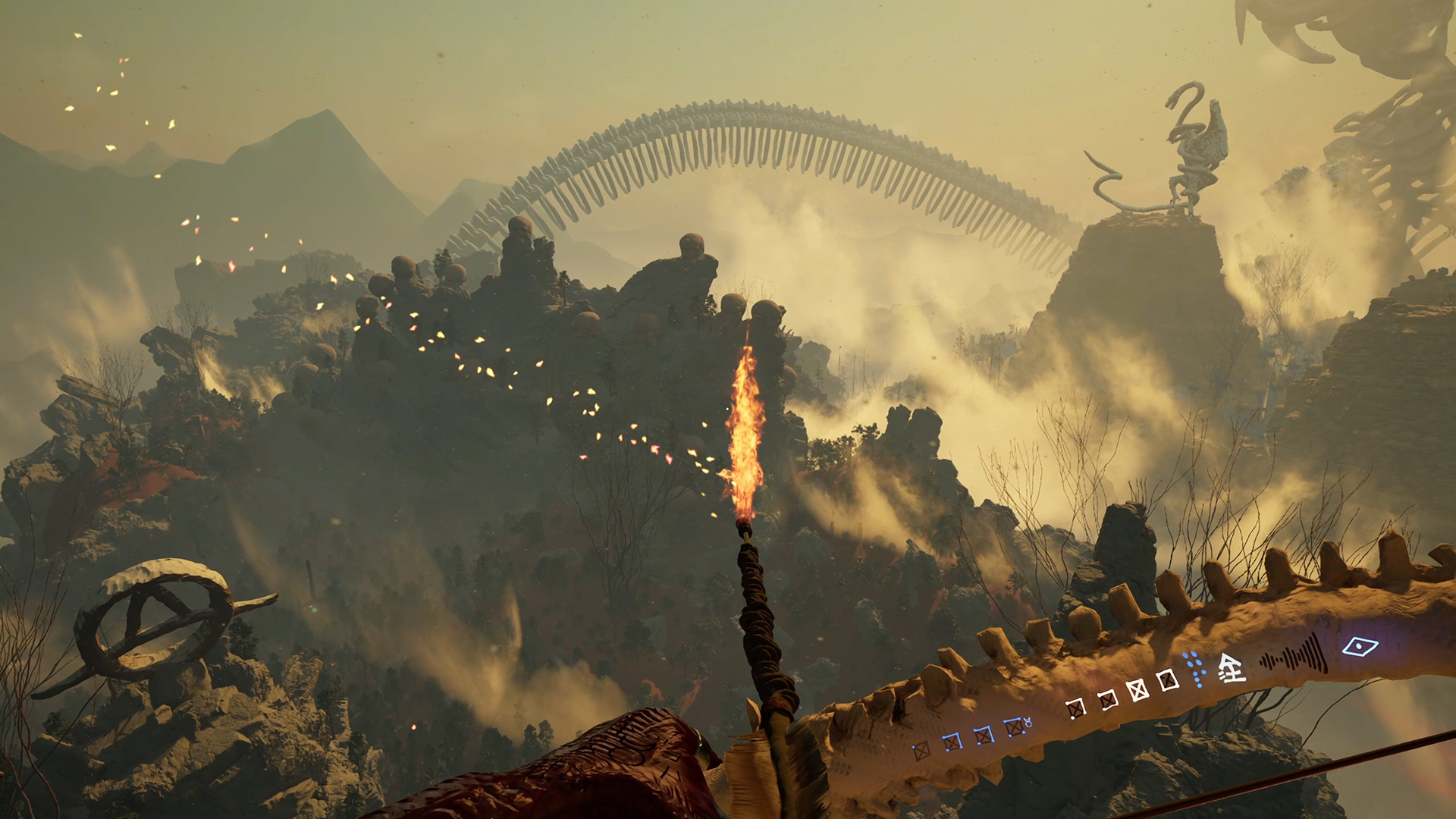Click the small blue horned symbol
Screen dimensions: 1456x819
pyautogui.click(x=1028, y=723)
